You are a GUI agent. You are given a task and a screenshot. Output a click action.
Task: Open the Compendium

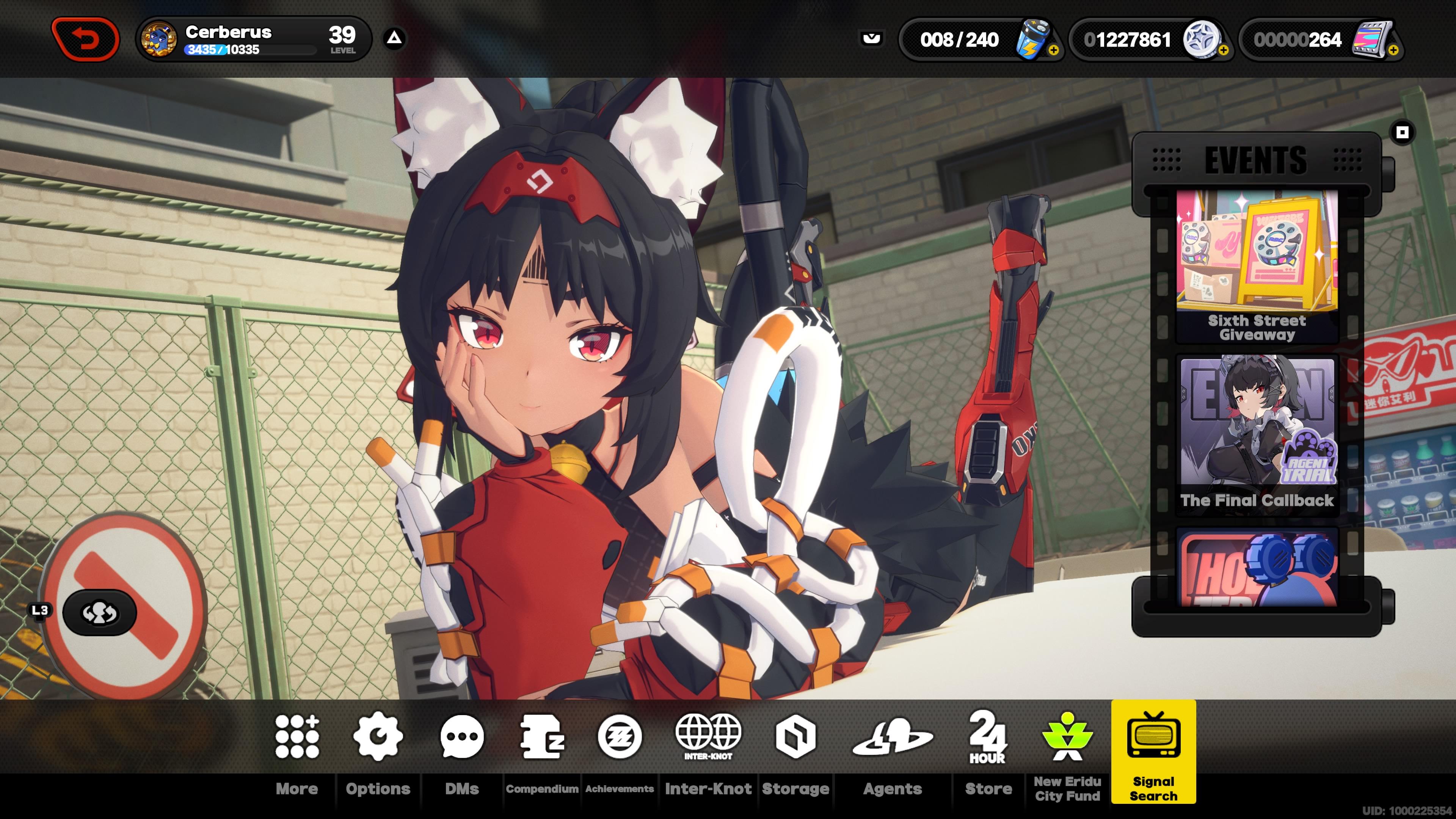(x=542, y=752)
